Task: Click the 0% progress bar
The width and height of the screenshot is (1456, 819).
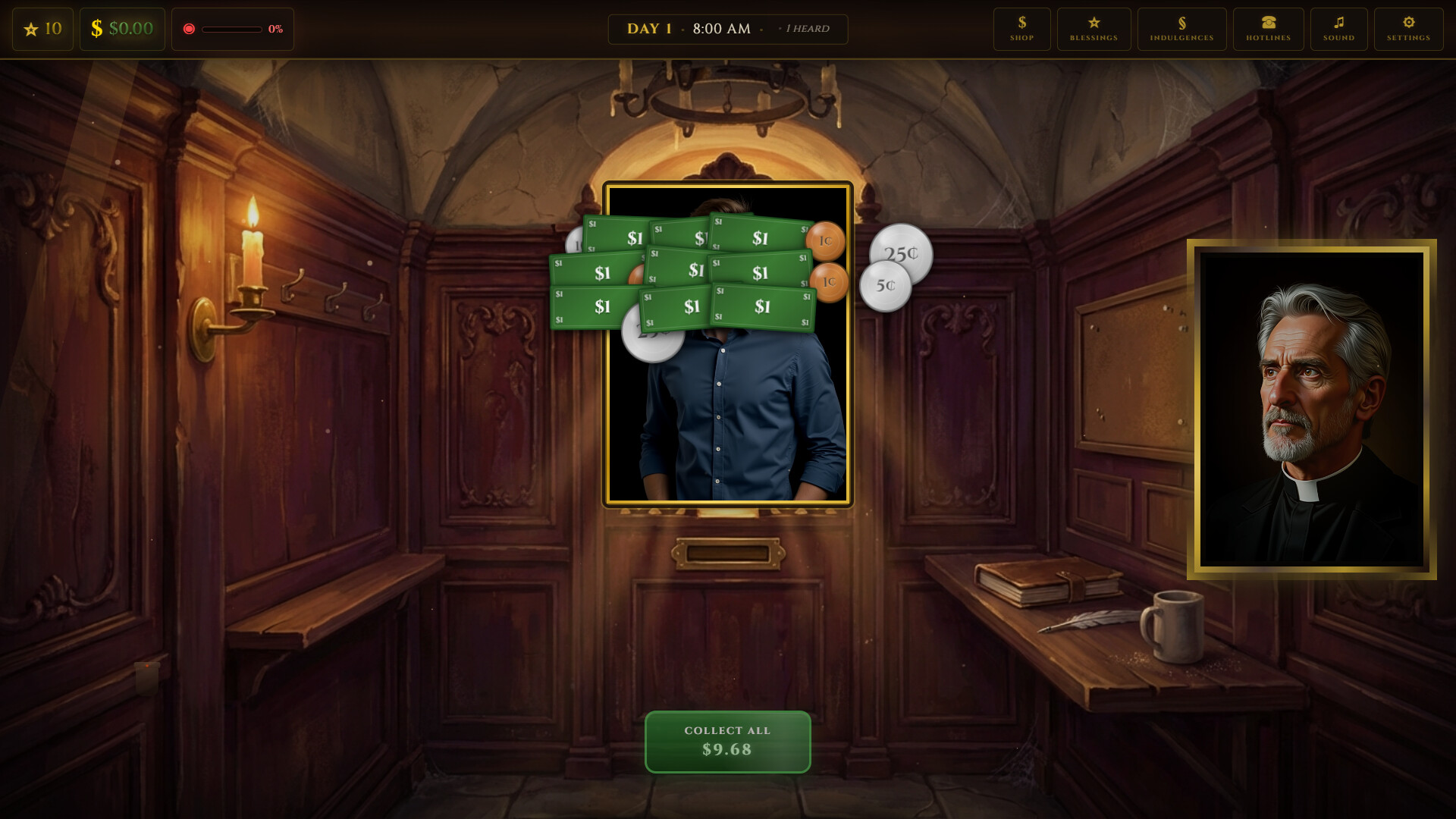Action: coord(232,29)
